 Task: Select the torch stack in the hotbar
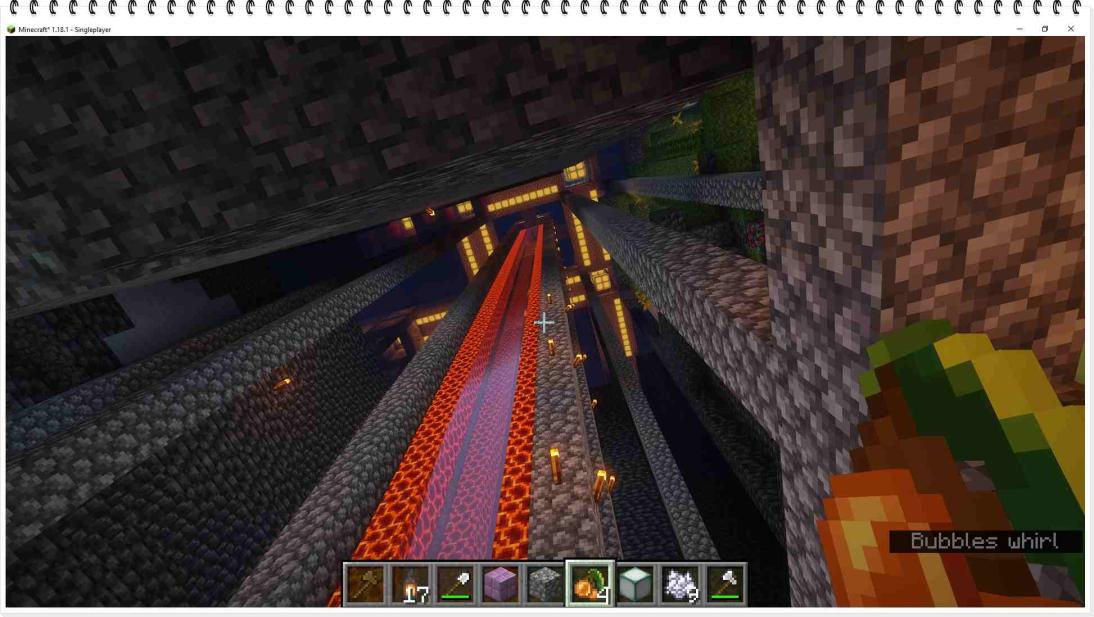[410, 584]
